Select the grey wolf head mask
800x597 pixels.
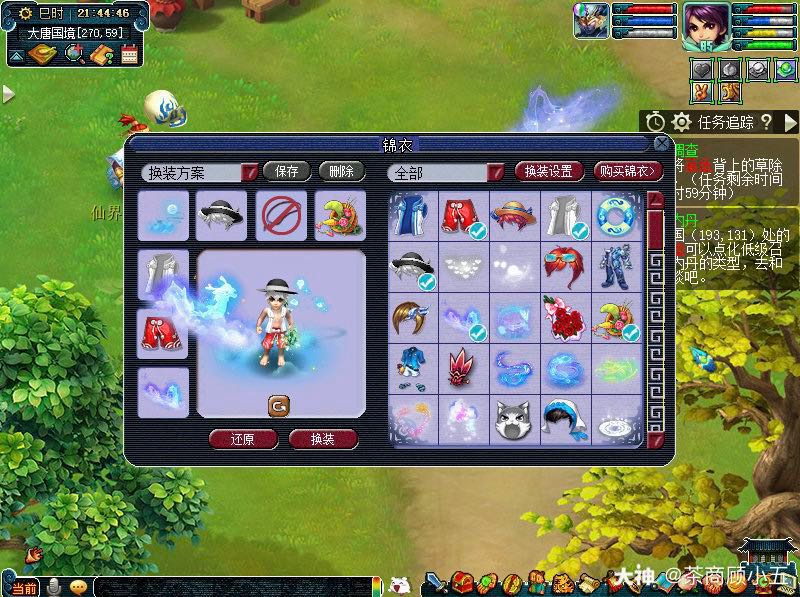point(514,421)
